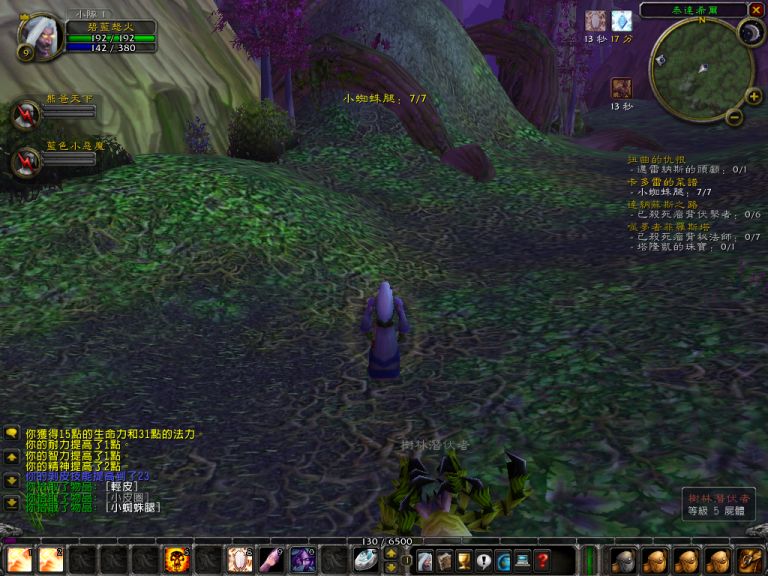Close the minimap with the X button
768x576 pixels.
754,10
